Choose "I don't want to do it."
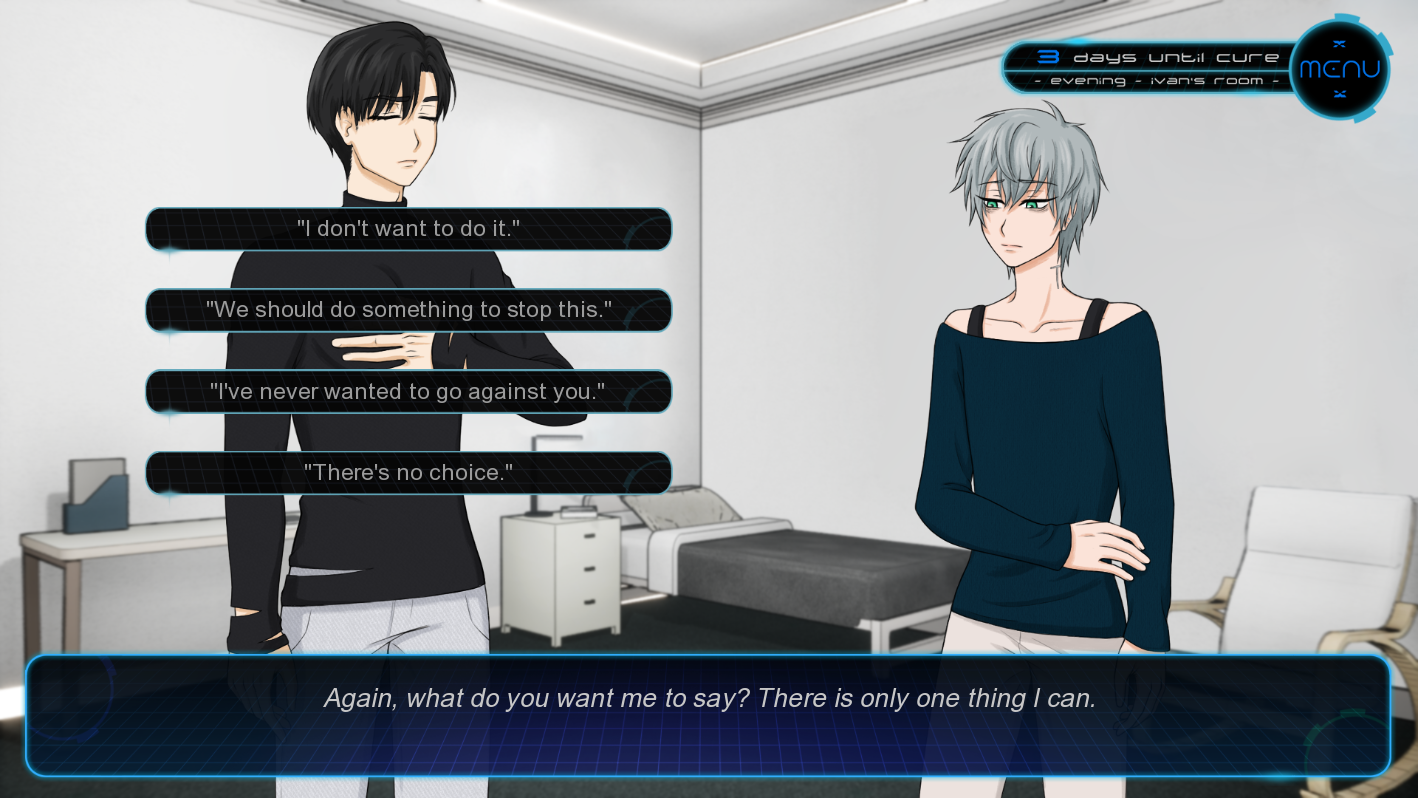 tap(408, 229)
